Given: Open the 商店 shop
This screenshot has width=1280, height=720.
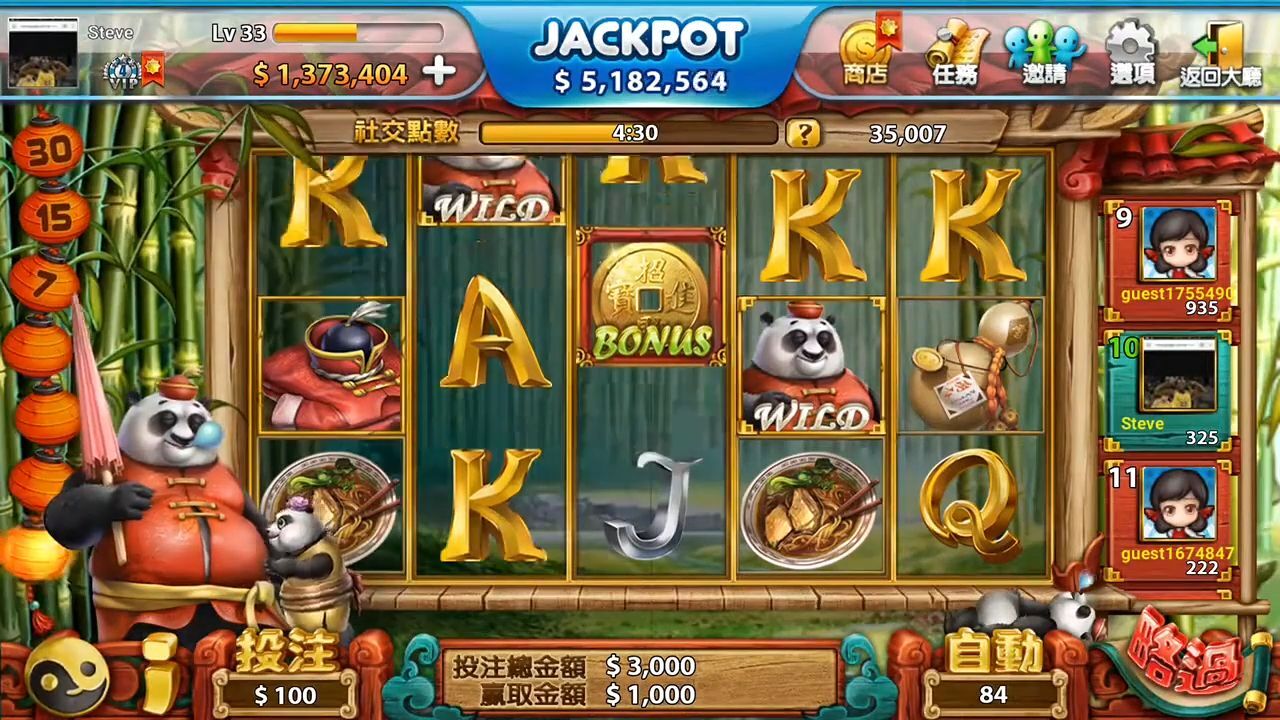Looking at the screenshot, I should [866, 54].
